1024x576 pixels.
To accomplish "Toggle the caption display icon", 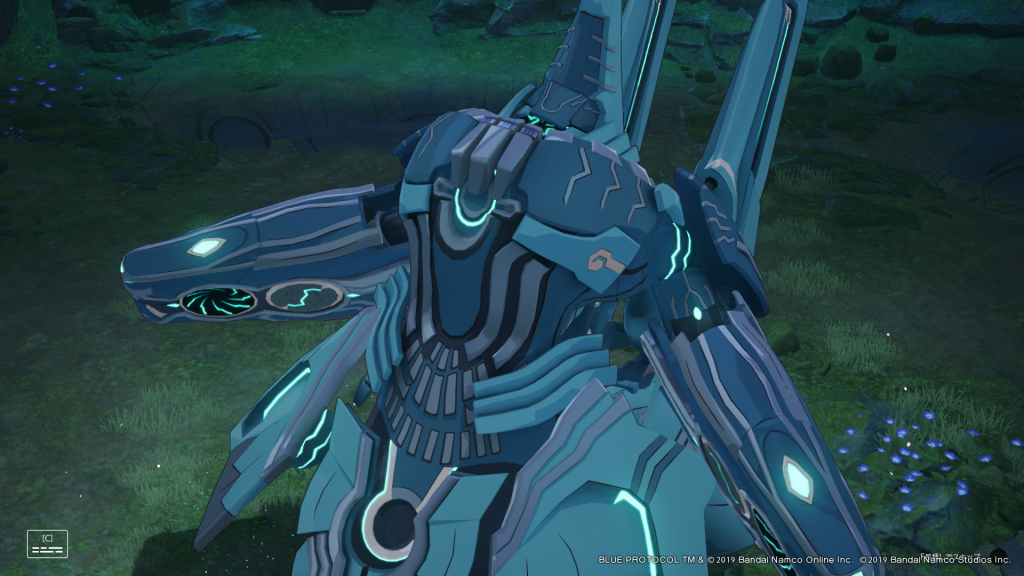I will point(47,543).
